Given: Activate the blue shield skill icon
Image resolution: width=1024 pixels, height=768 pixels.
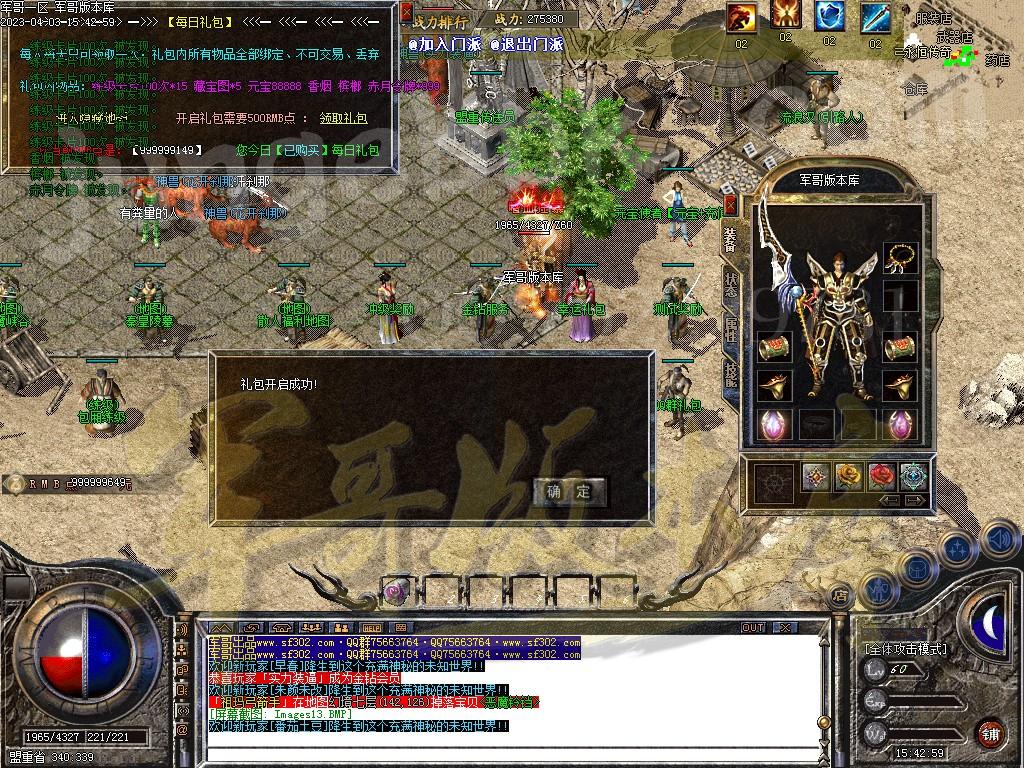Looking at the screenshot, I should tap(829, 16).
